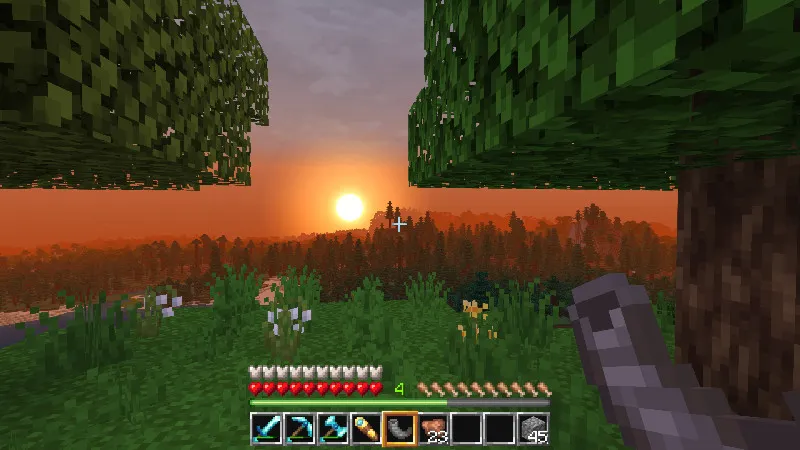
Task: Select the diamond sword hotbar slot
Action: point(265,429)
